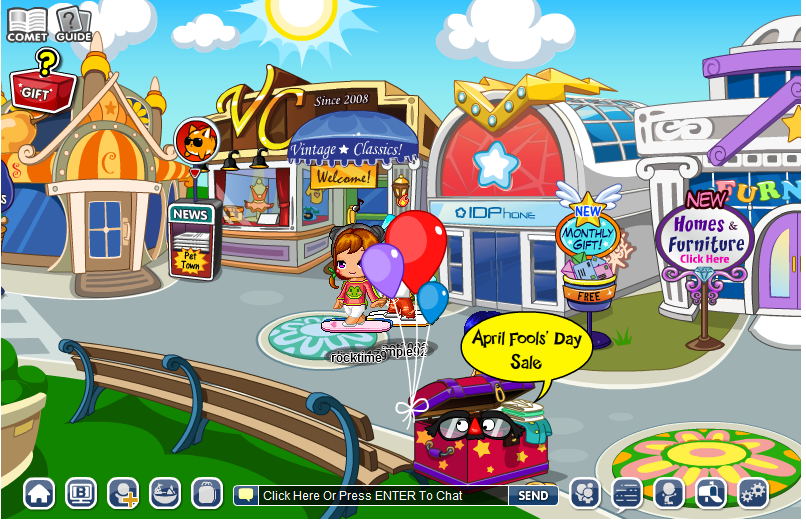
Task: Click the SEND chat button
Action: 532,495
